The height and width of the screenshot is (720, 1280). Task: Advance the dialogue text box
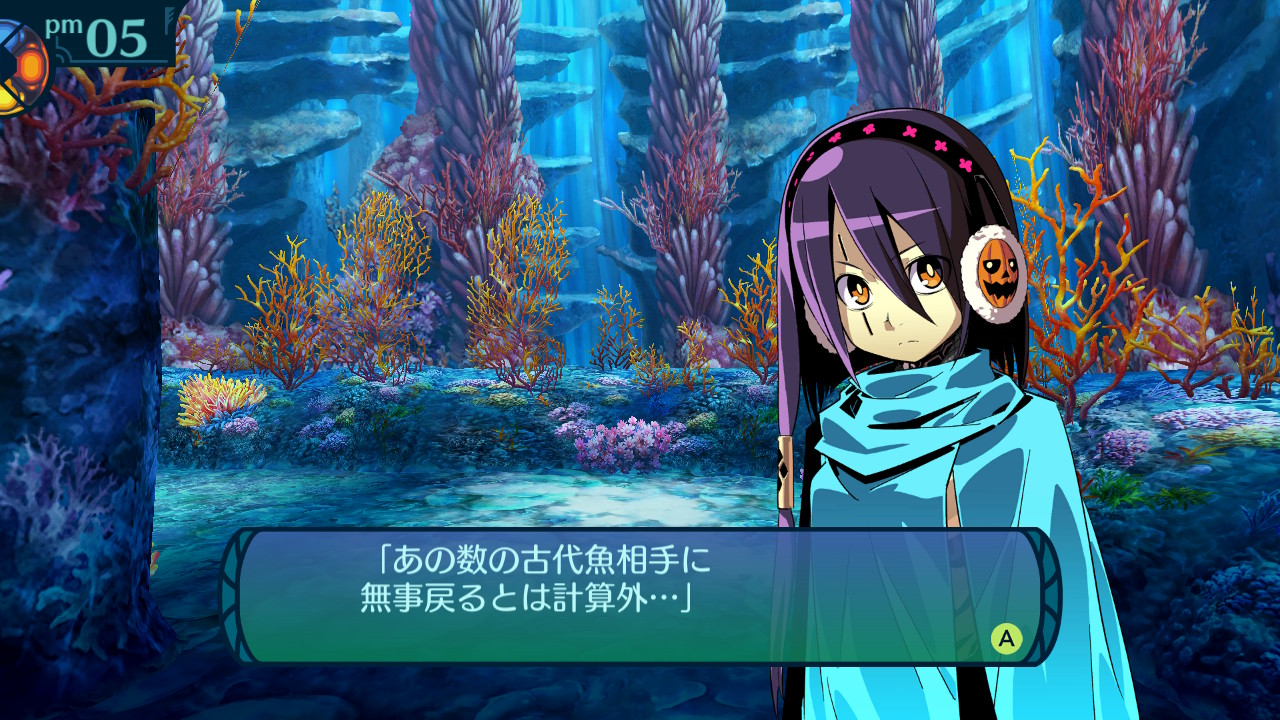pyautogui.click(x=1006, y=638)
